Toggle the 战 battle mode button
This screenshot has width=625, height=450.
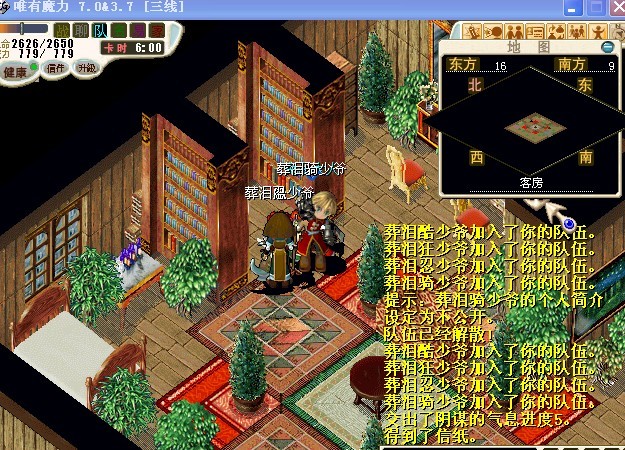(x=62, y=30)
